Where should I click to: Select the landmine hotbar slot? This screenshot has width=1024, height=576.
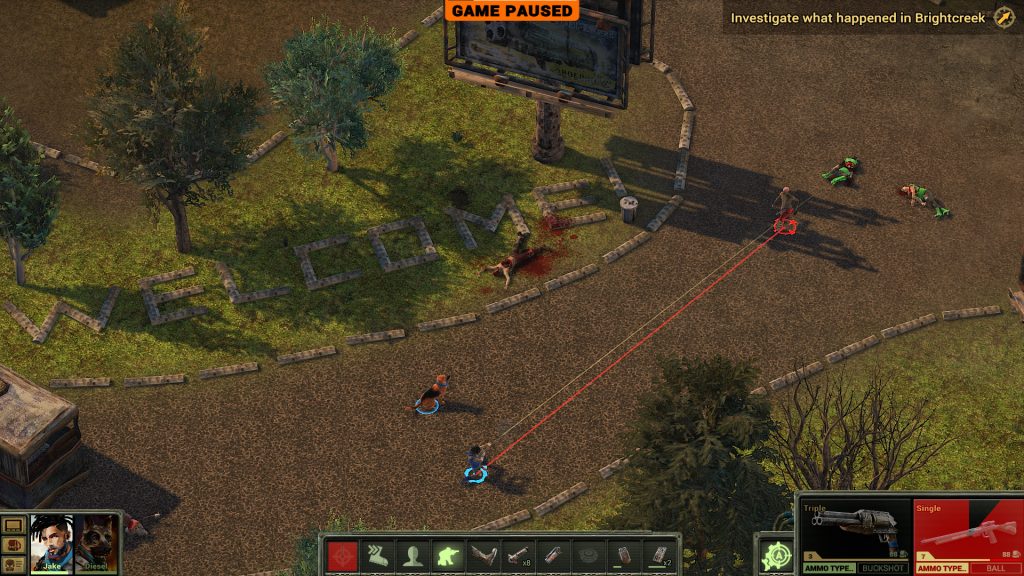[x=587, y=555]
